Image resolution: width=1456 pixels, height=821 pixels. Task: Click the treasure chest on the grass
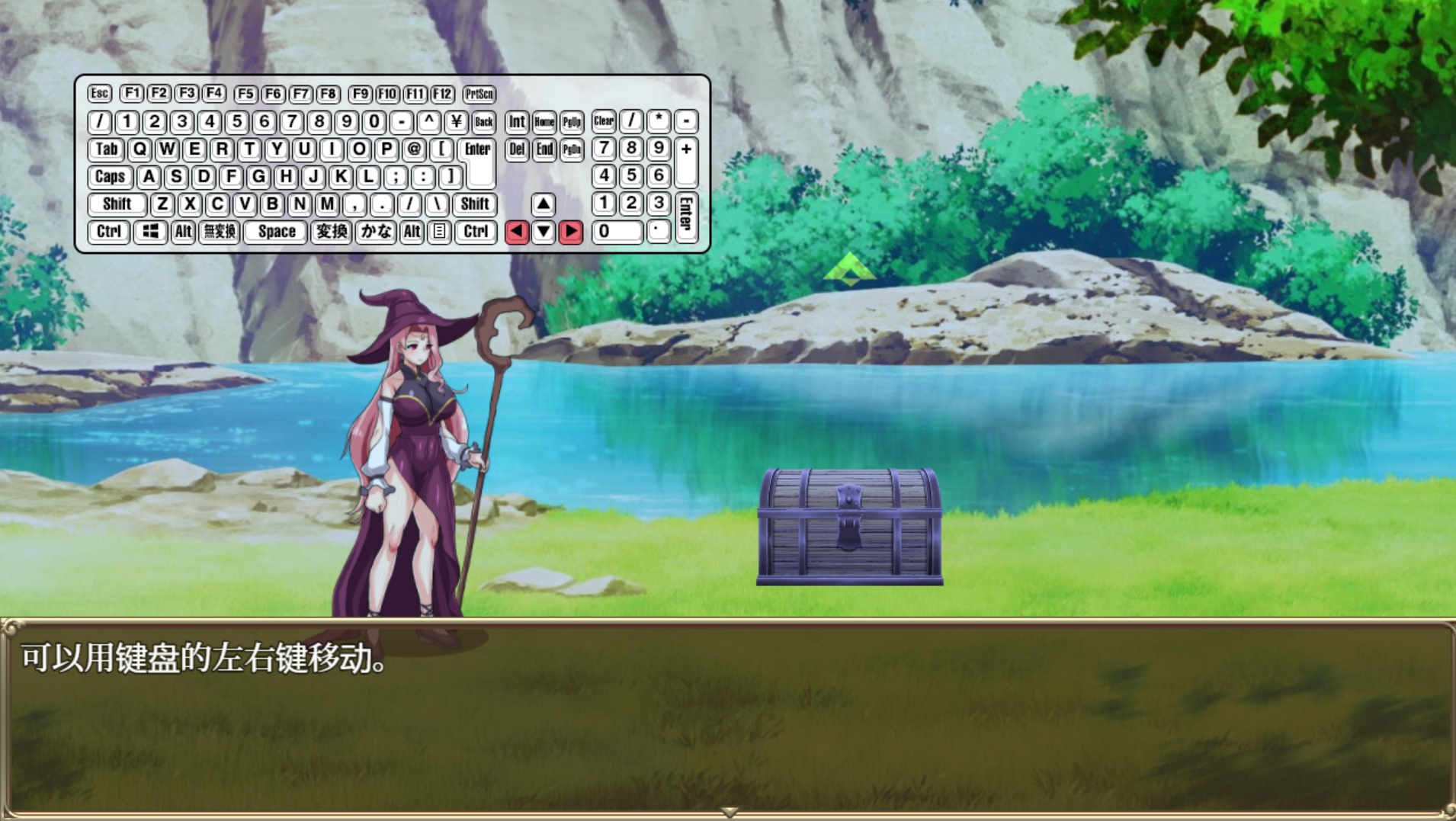[848, 526]
